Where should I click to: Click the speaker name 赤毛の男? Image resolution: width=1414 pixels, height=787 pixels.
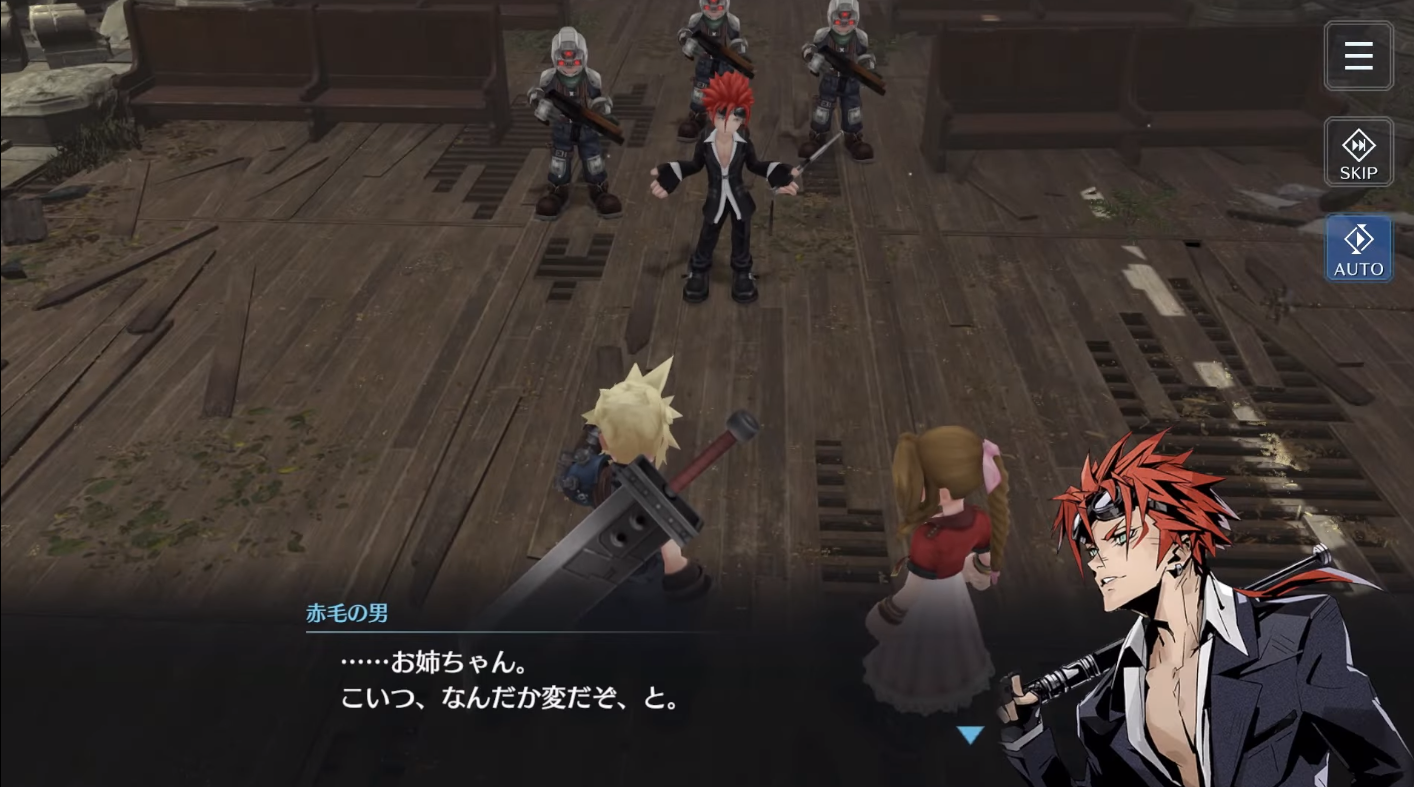(347, 613)
